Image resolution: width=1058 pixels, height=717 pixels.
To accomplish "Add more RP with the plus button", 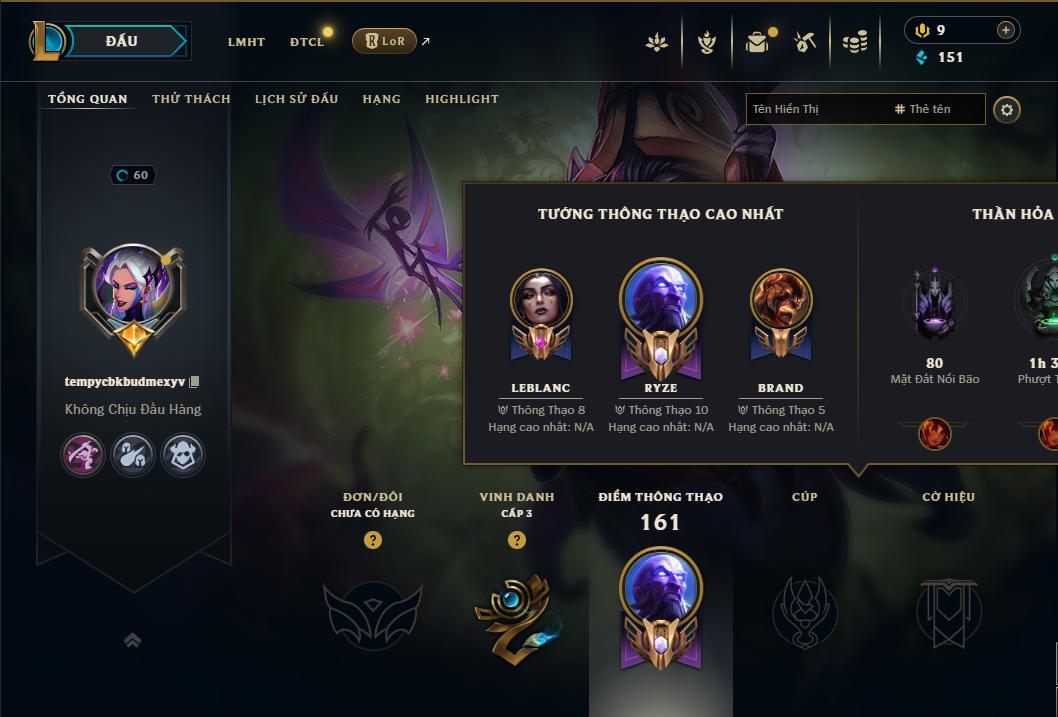I will (x=1005, y=30).
